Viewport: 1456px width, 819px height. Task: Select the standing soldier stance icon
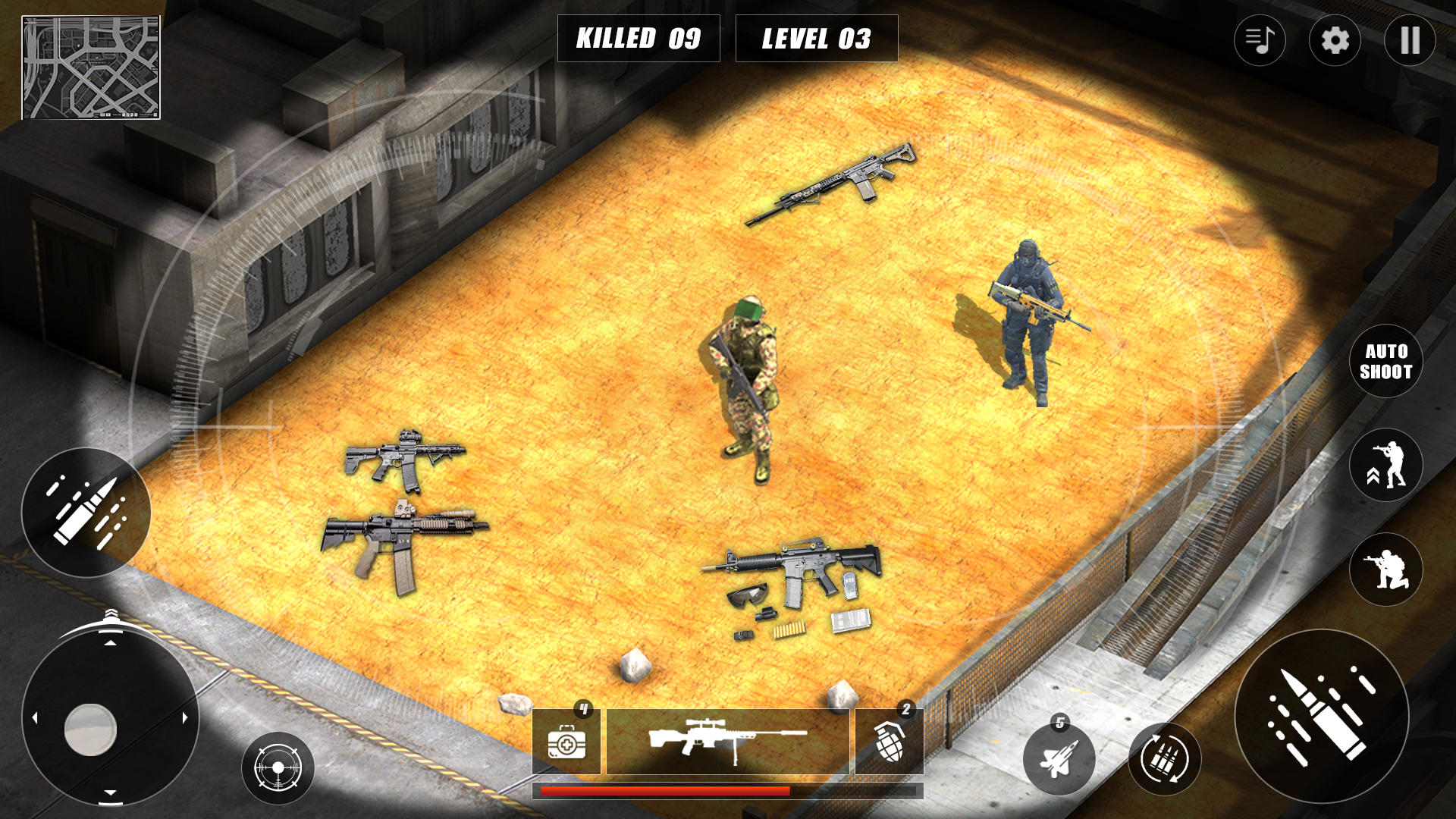click(1386, 464)
